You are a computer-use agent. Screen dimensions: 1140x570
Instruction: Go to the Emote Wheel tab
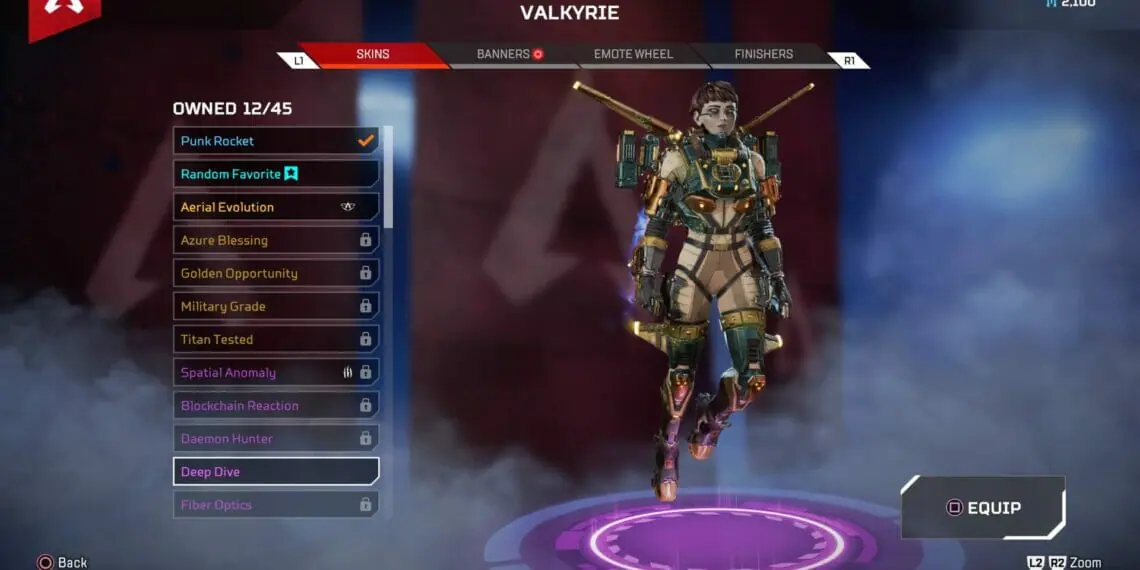pyautogui.click(x=633, y=54)
